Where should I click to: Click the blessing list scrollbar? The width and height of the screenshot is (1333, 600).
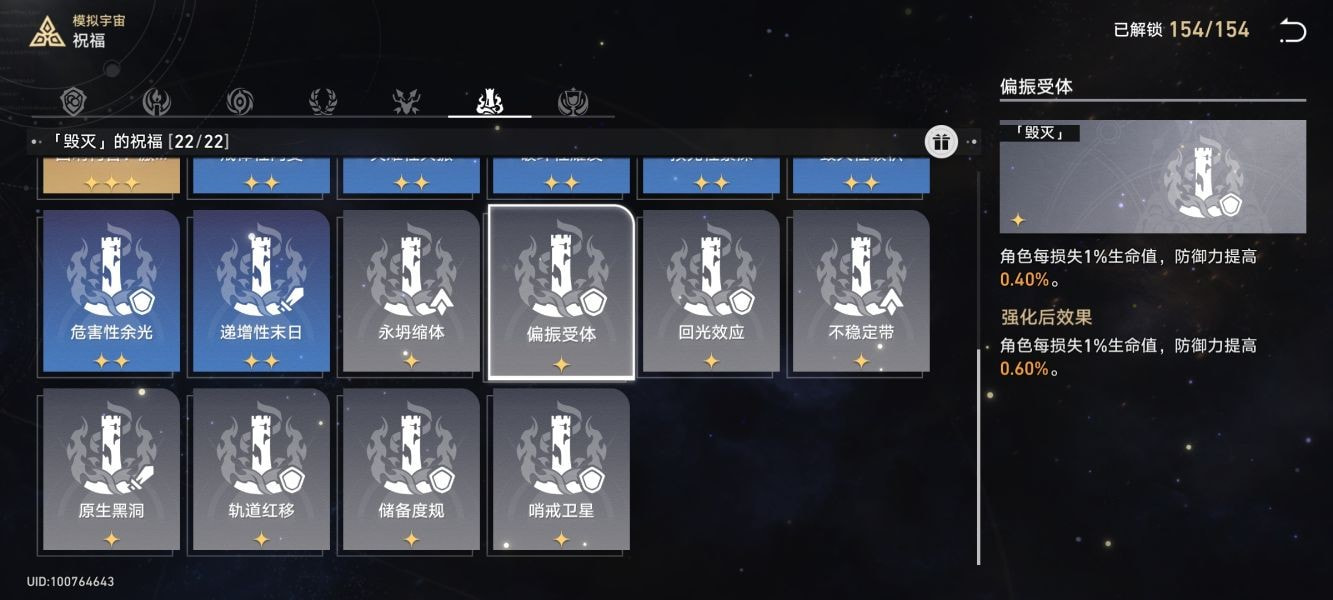click(x=977, y=454)
